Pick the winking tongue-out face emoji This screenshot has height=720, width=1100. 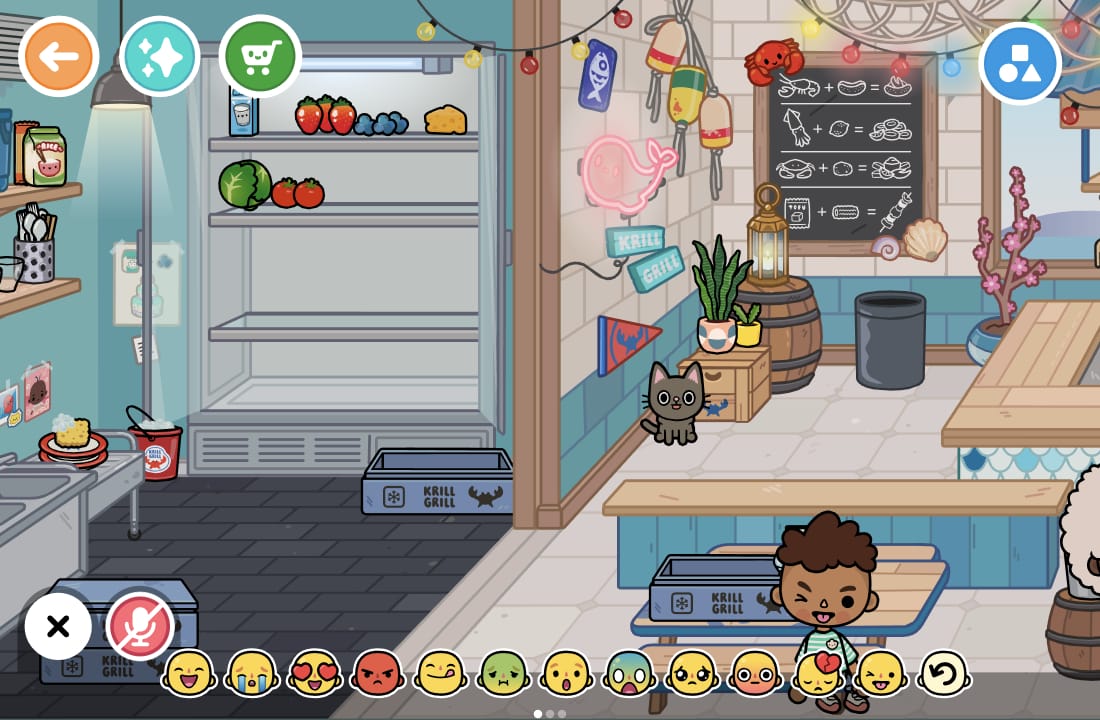click(882, 674)
